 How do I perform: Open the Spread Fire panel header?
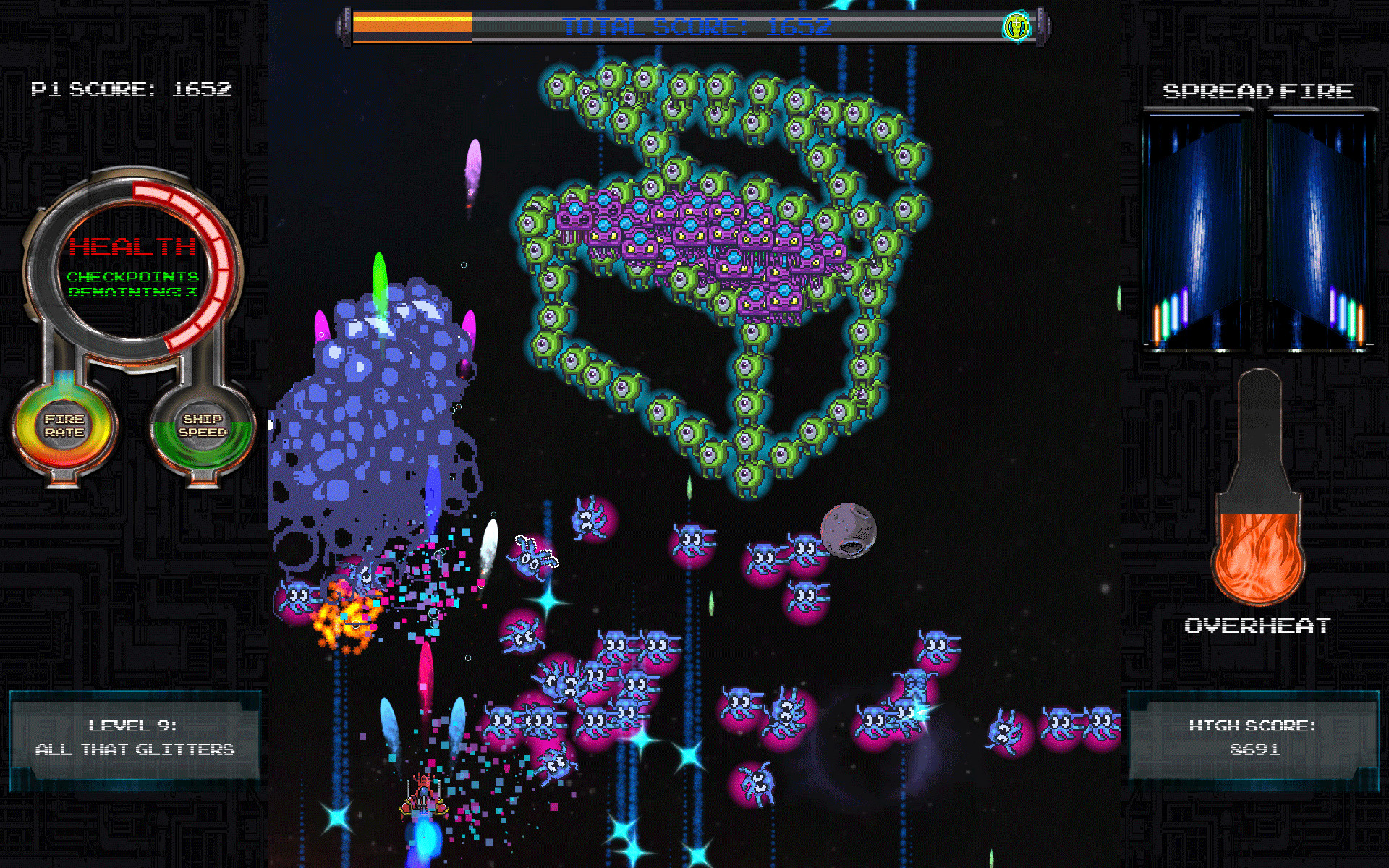[1257, 92]
